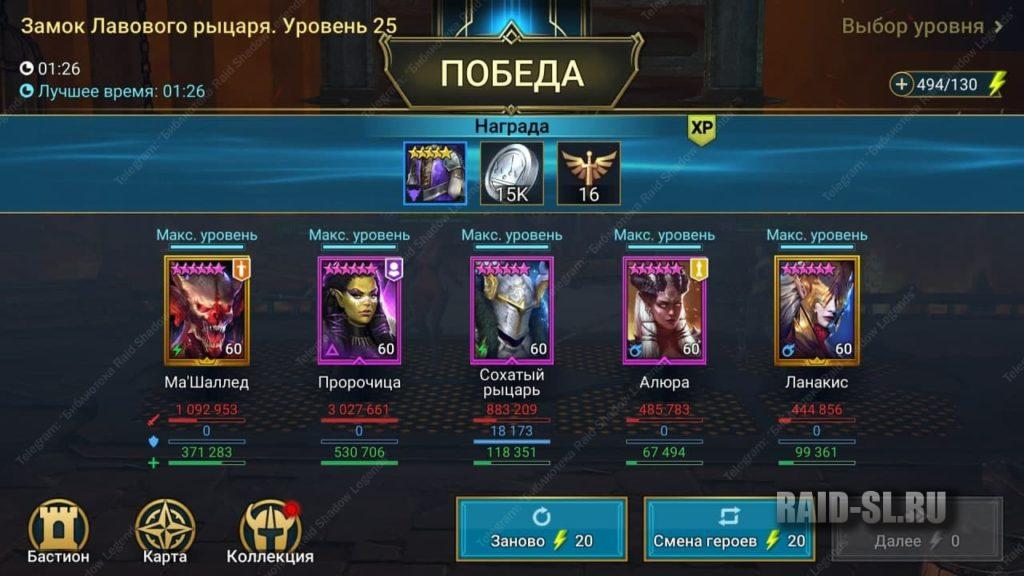Viewport: 1024px width, 576px height.
Task: Inspect the 15K silver coin reward
Action: coord(512,173)
